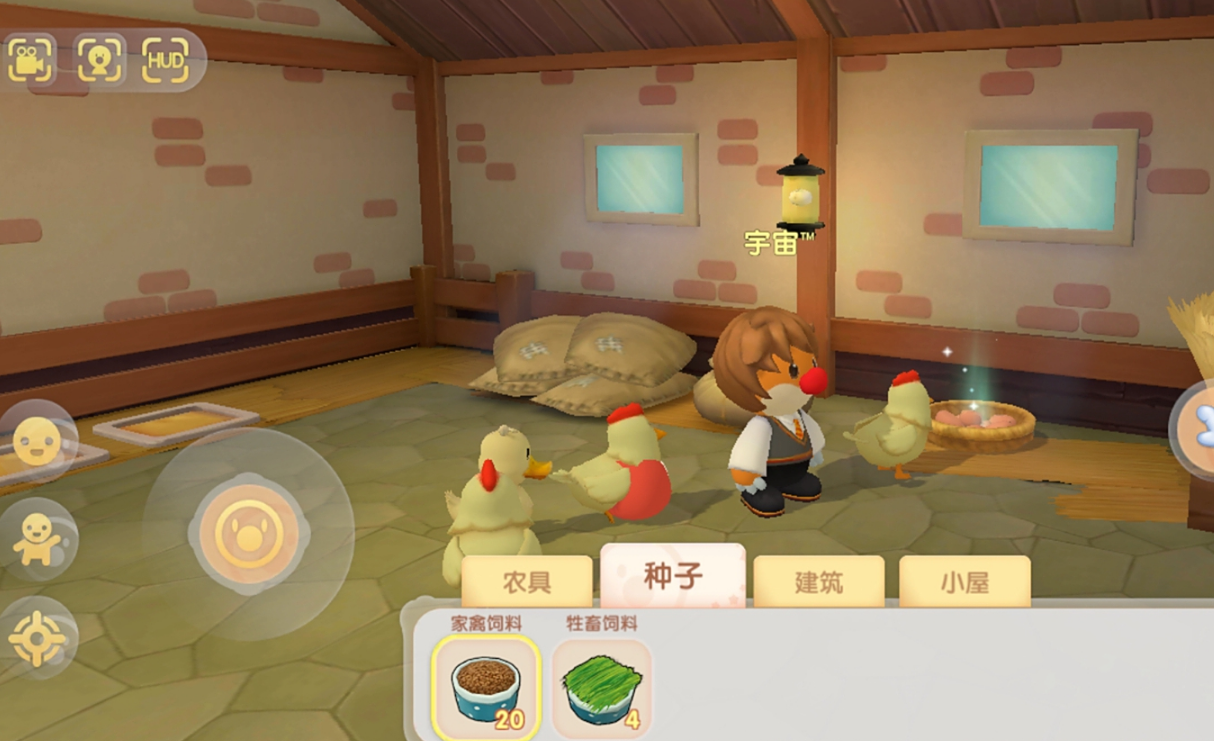Toggle the video camera icon

point(31,61)
